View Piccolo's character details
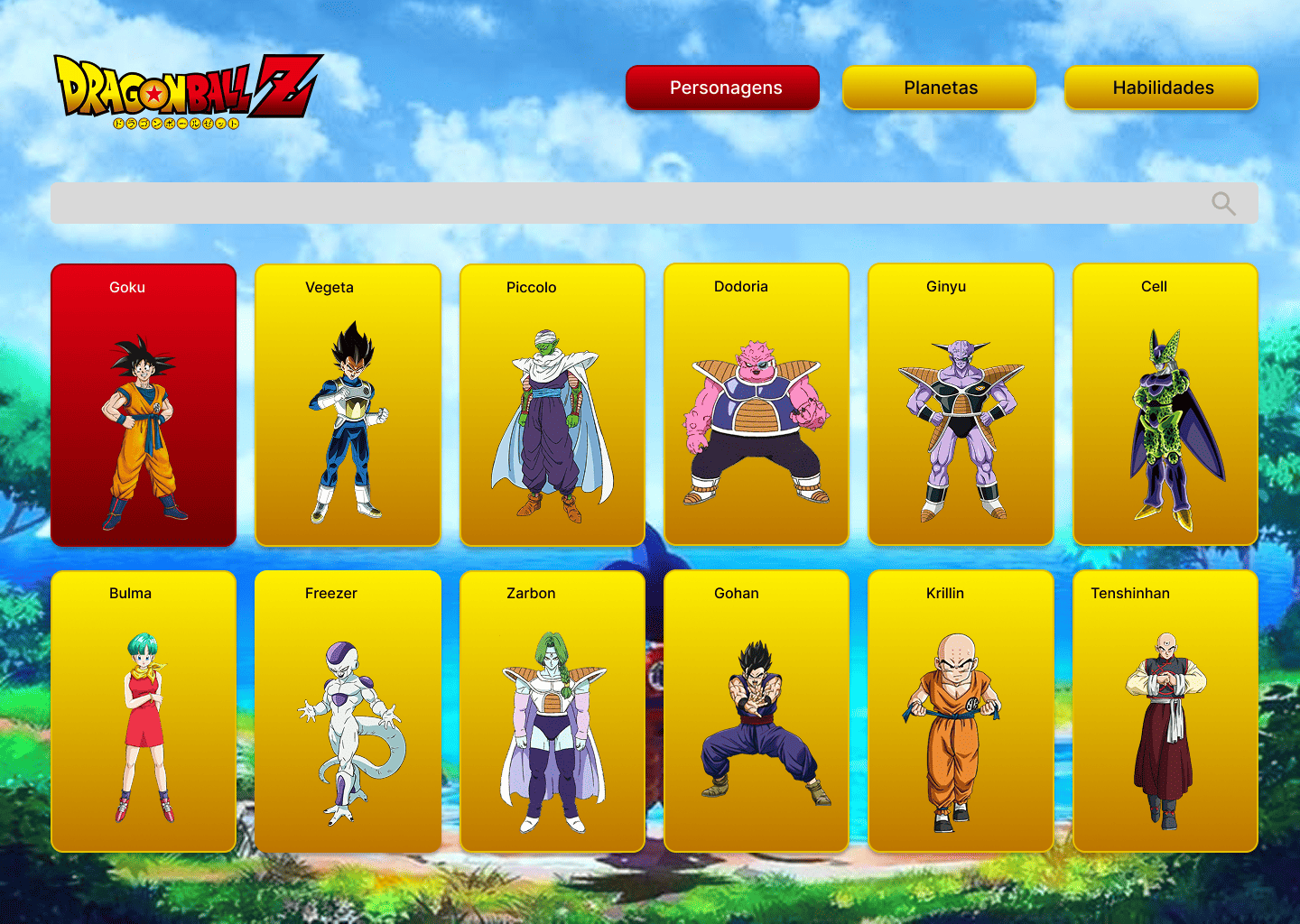This screenshot has width=1300, height=924. (x=552, y=404)
